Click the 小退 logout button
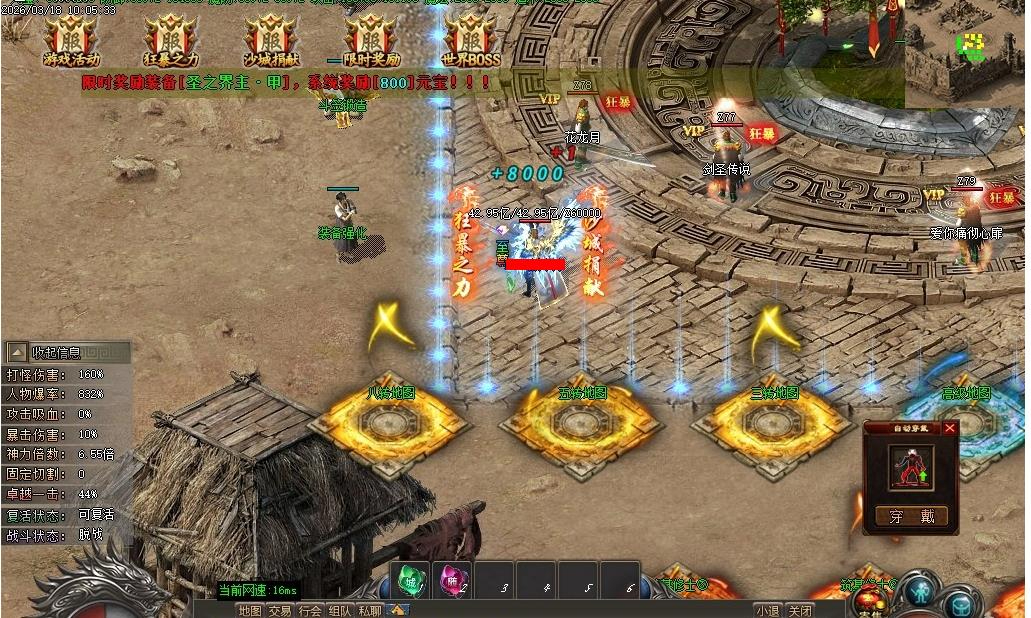Image resolution: width=1031 pixels, height=618 pixels. pyautogui.click(x=768, y=610)
